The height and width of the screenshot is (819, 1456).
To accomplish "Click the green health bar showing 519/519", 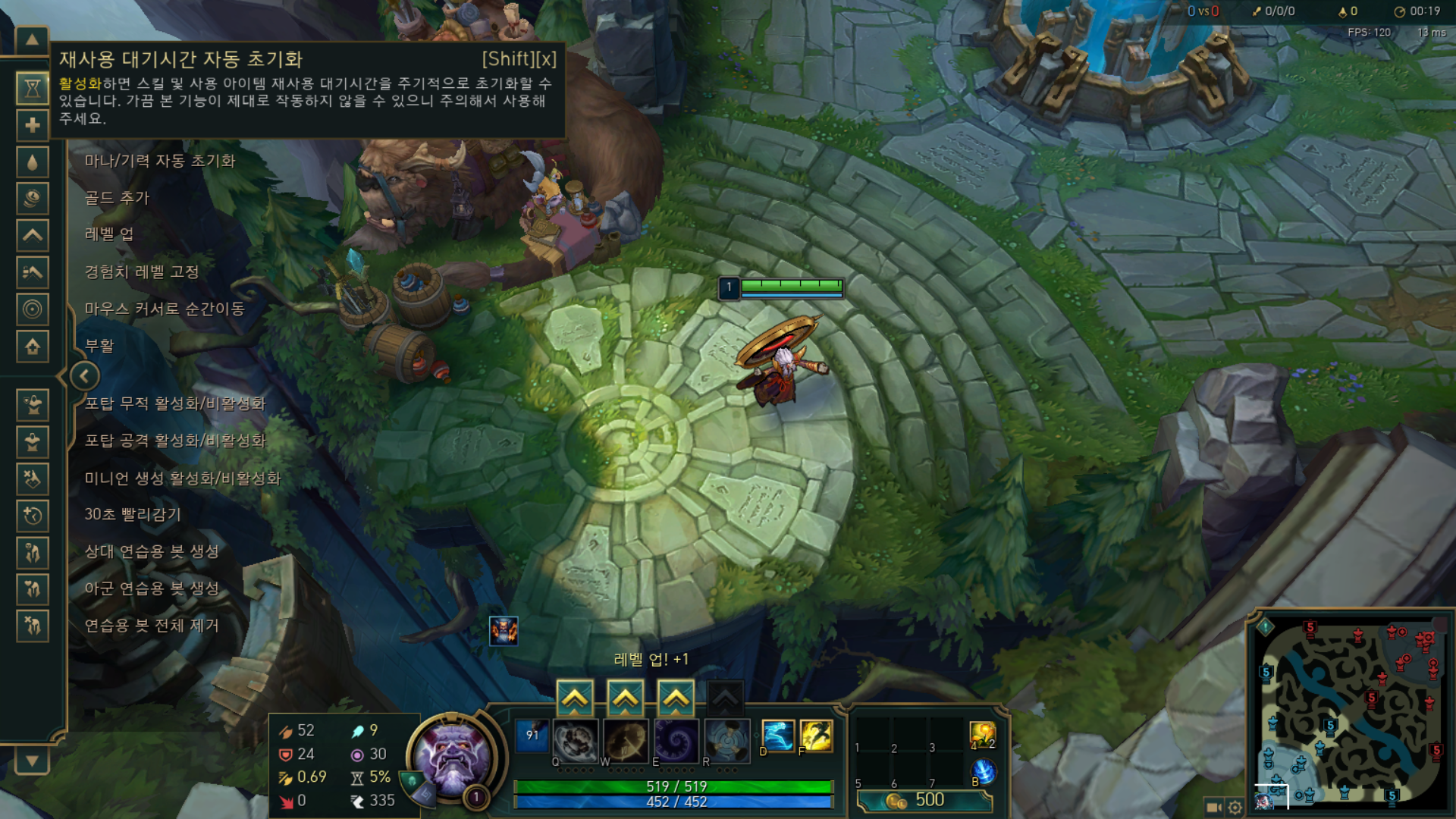I will tap(675, 787).
